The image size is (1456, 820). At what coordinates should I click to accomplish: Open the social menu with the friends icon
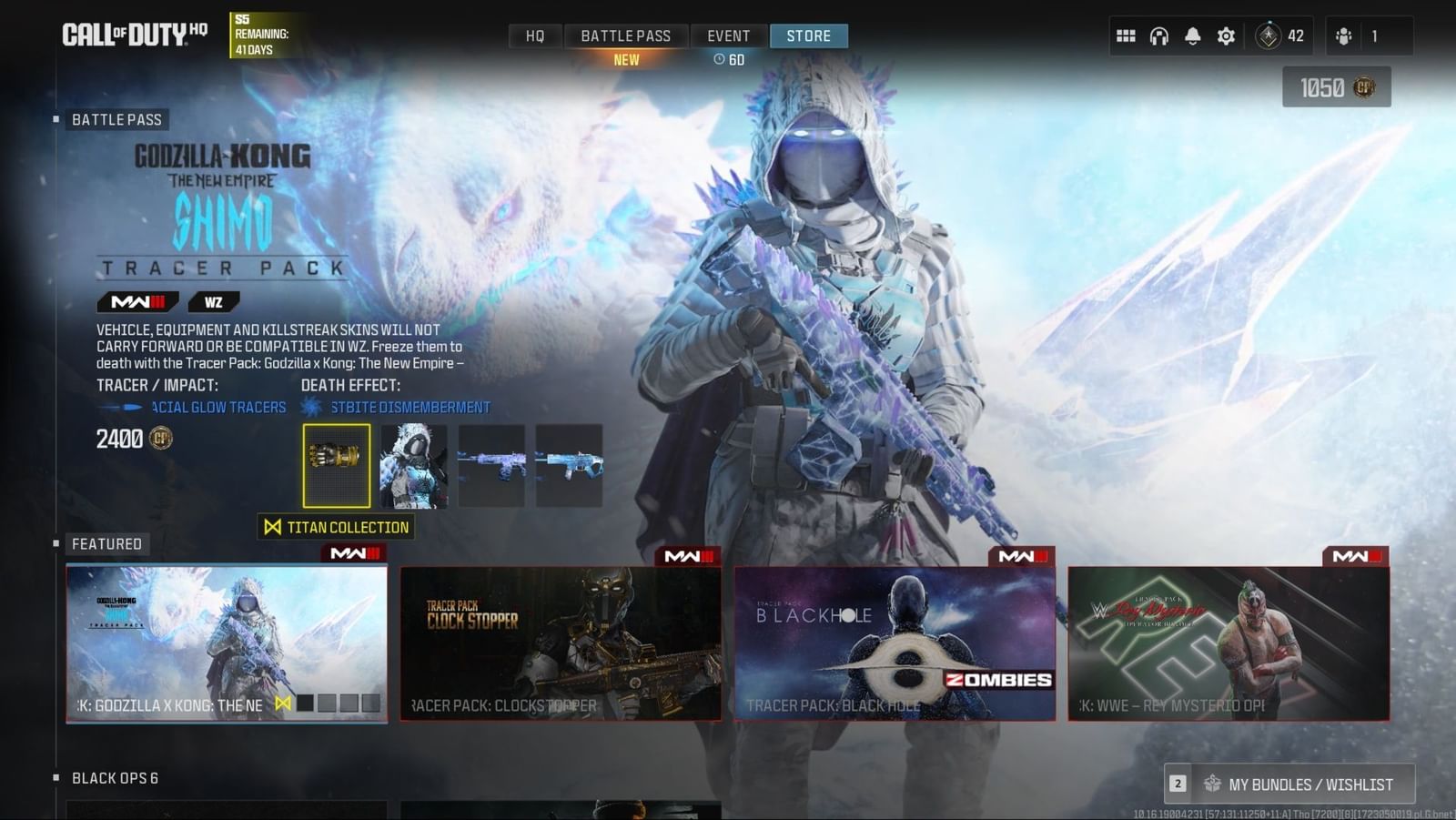1342,36
